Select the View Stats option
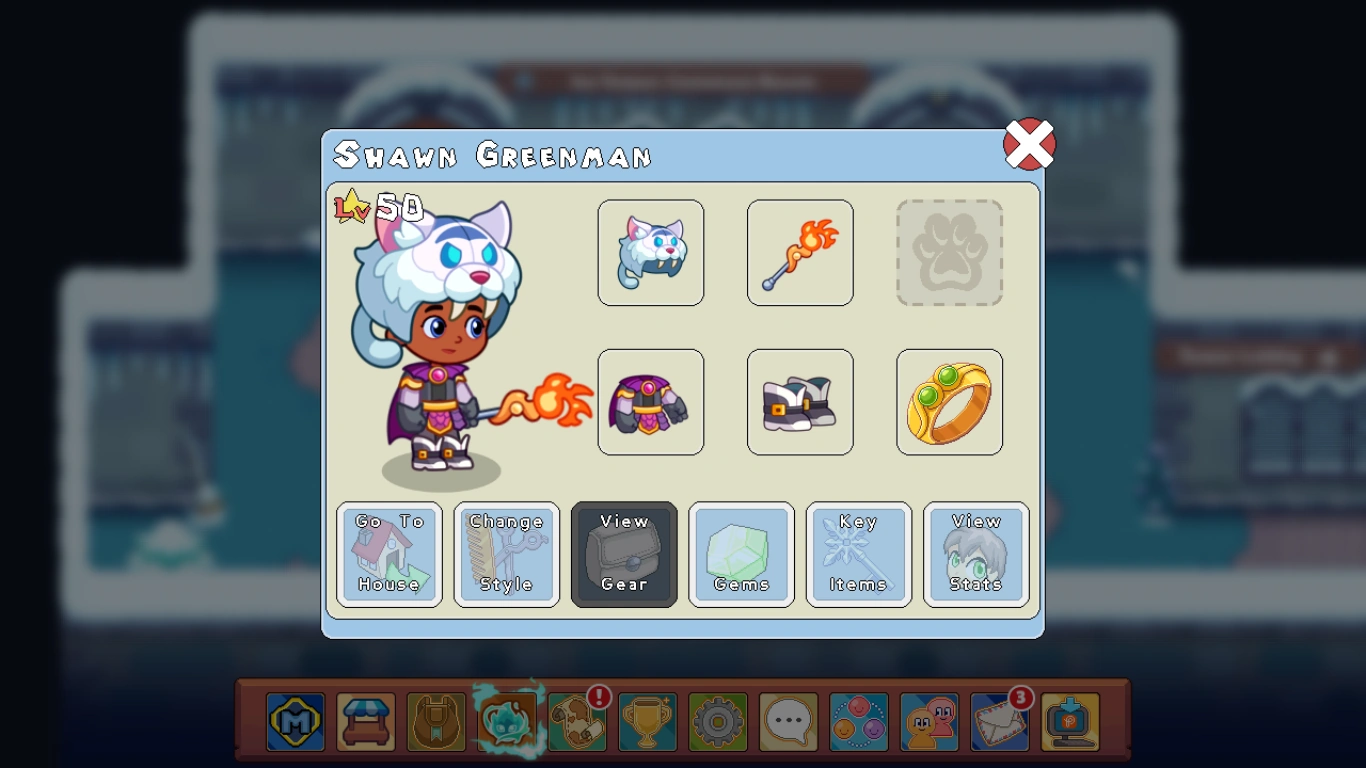Image resolution: width=1366 pixels, height=768 pixels. click(x=976, y=554)
